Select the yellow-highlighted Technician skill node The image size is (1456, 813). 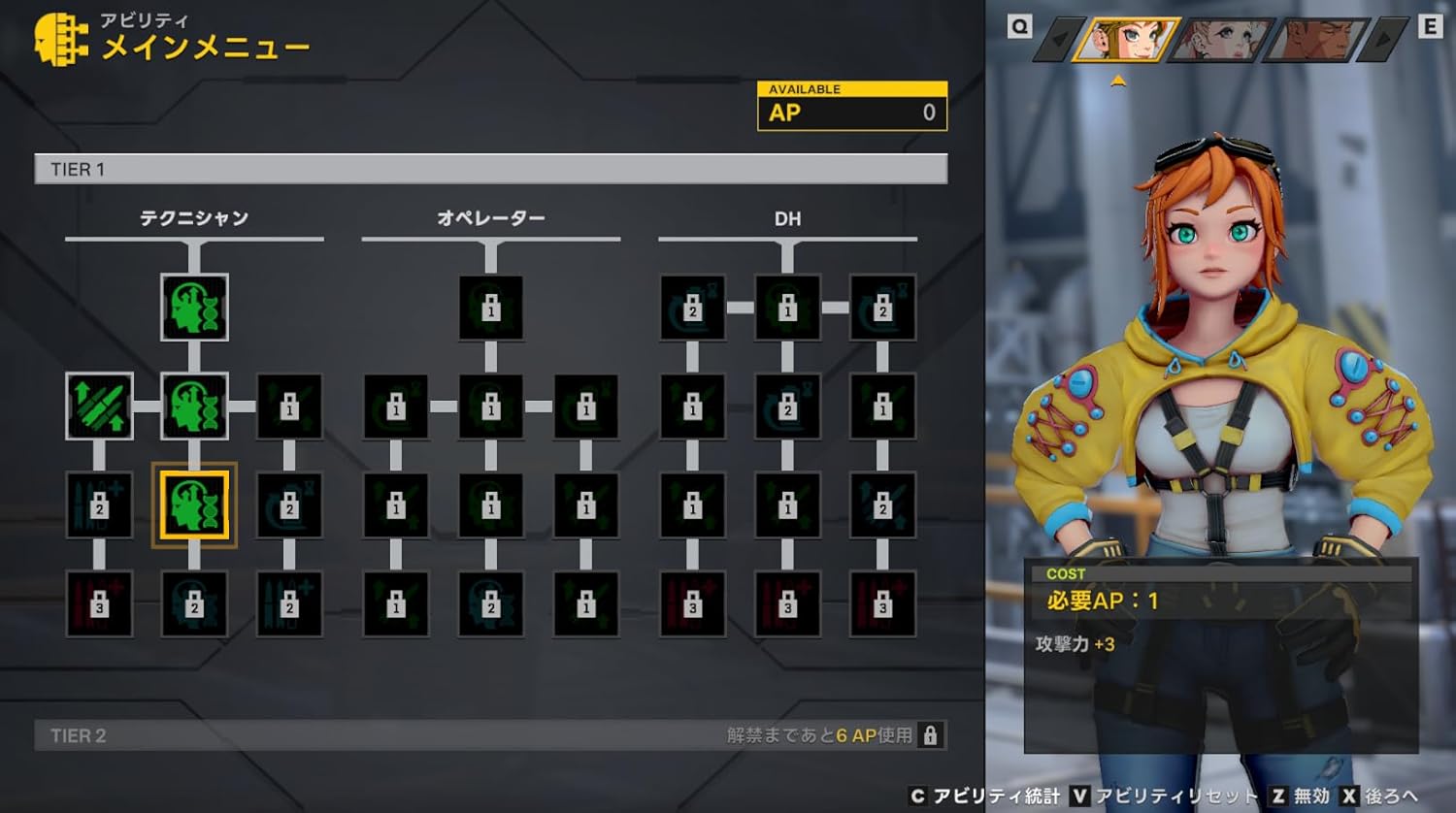pos(194,504)
